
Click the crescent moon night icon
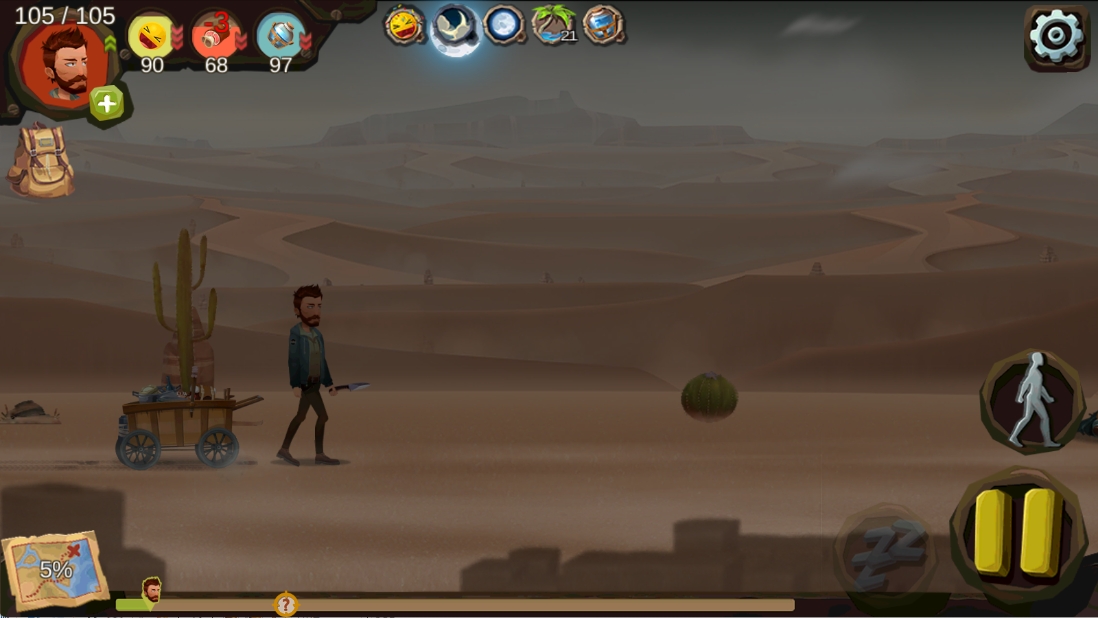[455, 26]
